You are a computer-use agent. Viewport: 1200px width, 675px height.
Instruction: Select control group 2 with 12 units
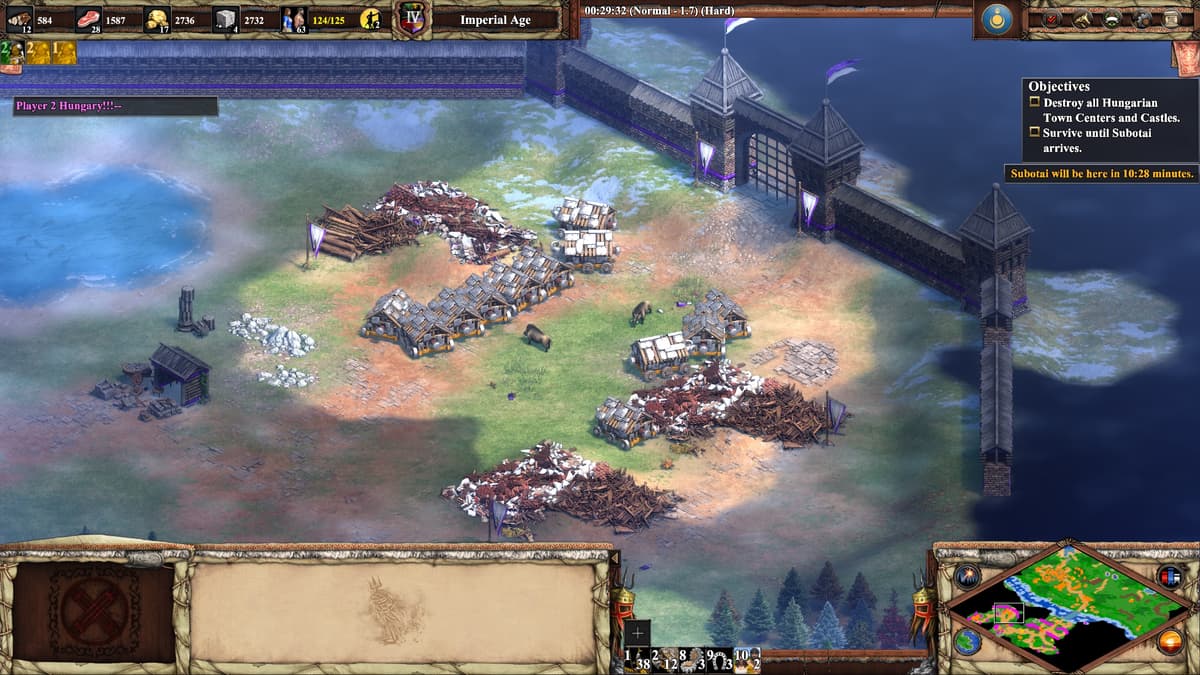665,659
